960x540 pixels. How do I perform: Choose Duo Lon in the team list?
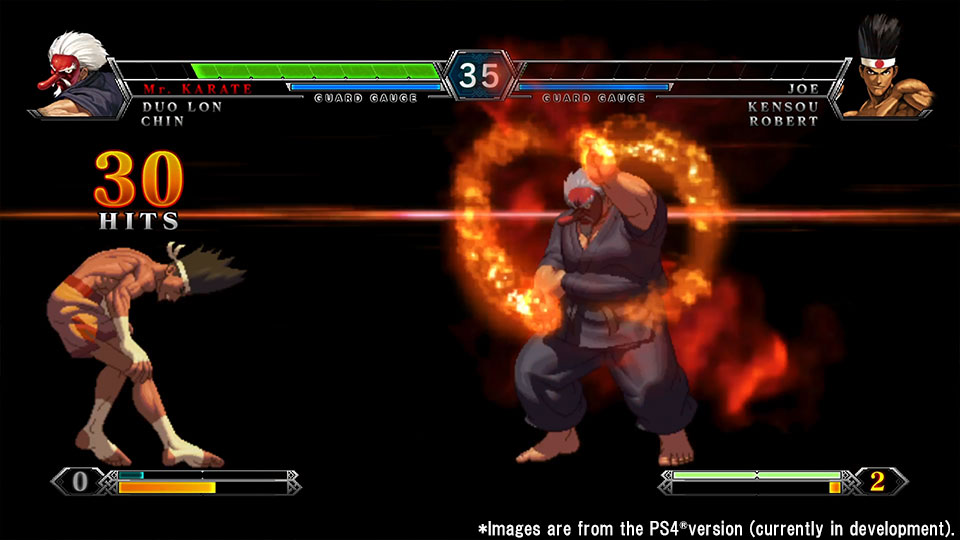coord(182,106)
